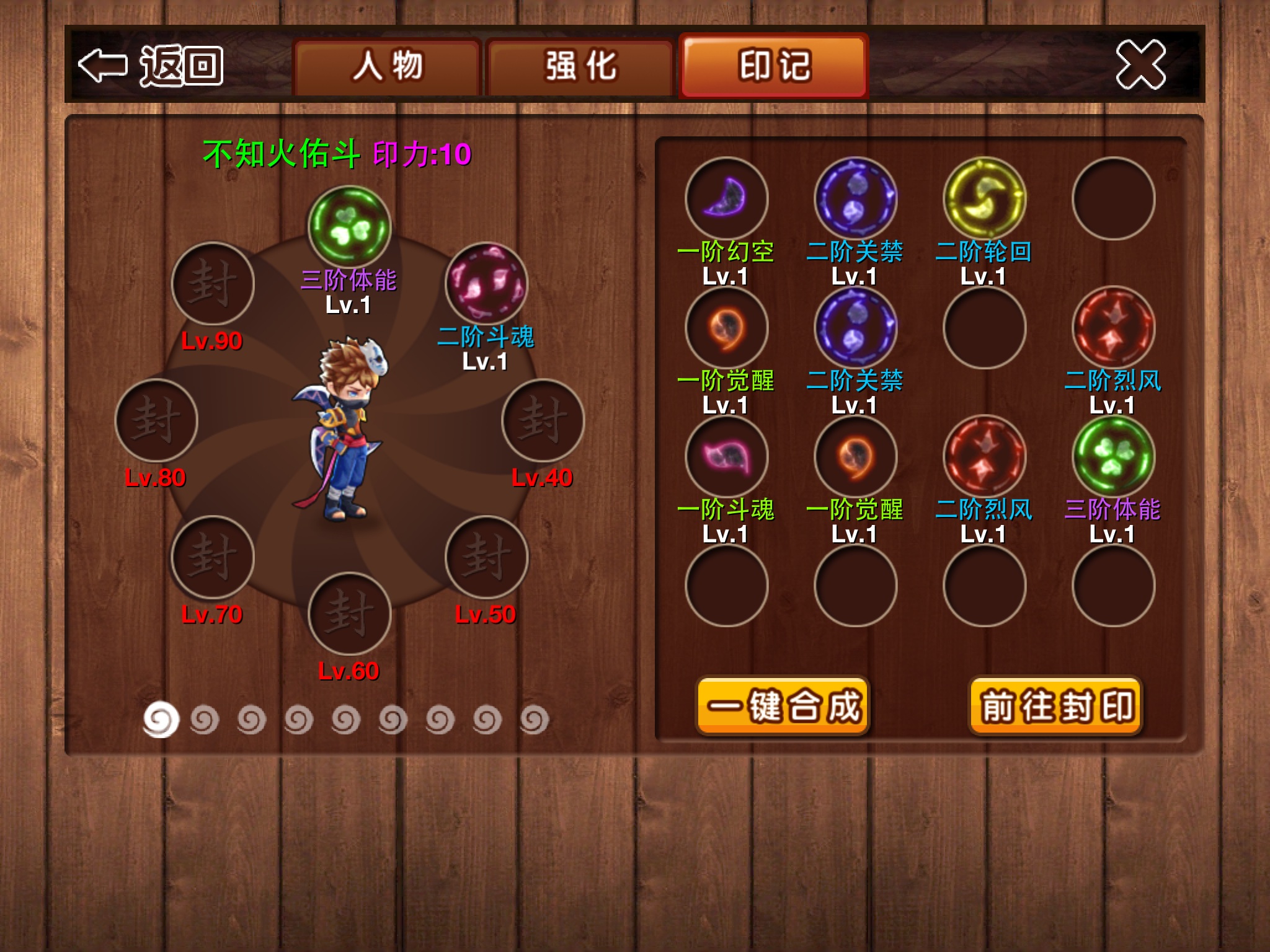
Task: Click the locked Lv.80 seal slot
Action: (156, 420)
